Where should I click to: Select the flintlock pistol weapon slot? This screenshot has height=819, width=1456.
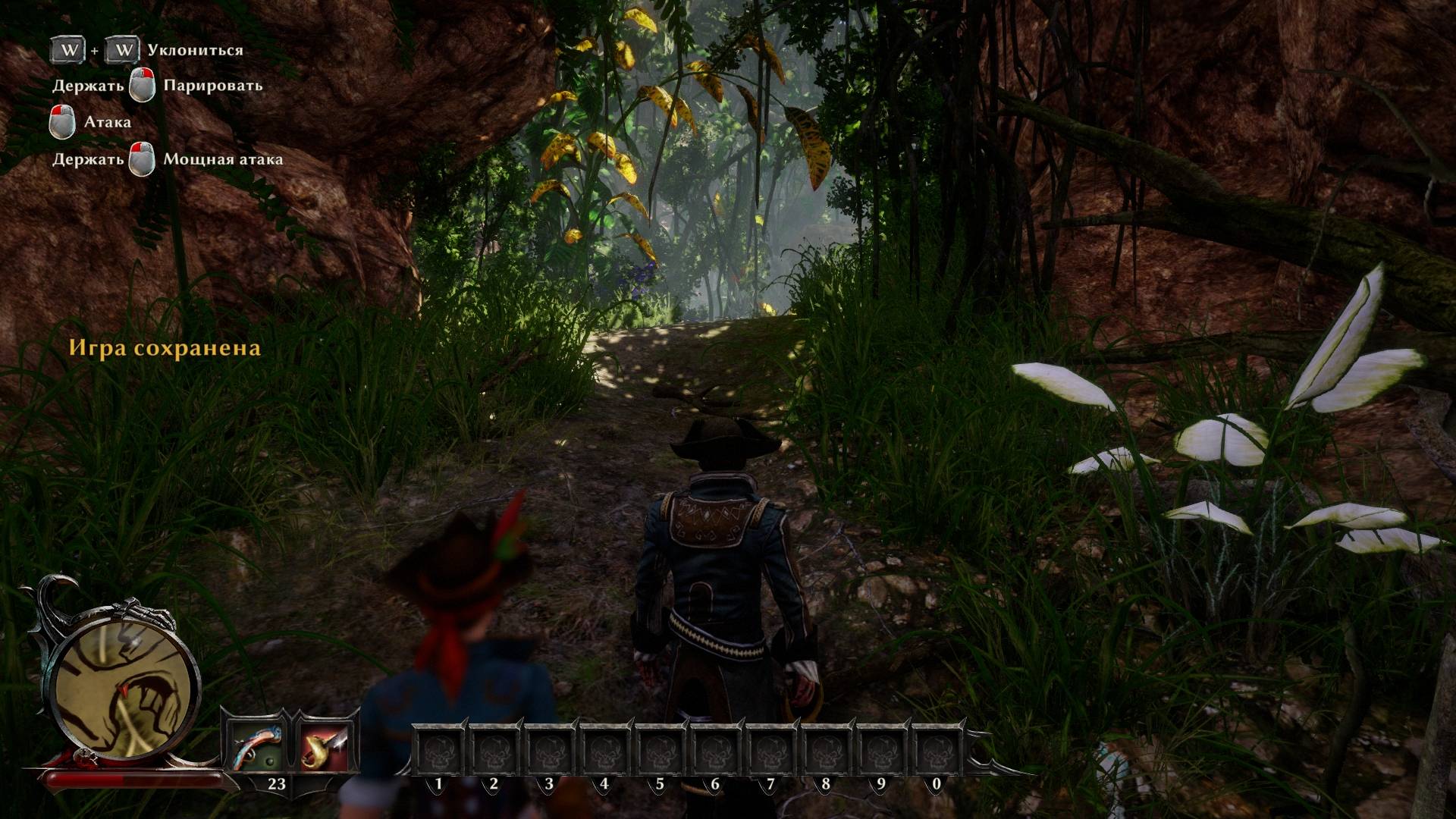coord(256,745)
